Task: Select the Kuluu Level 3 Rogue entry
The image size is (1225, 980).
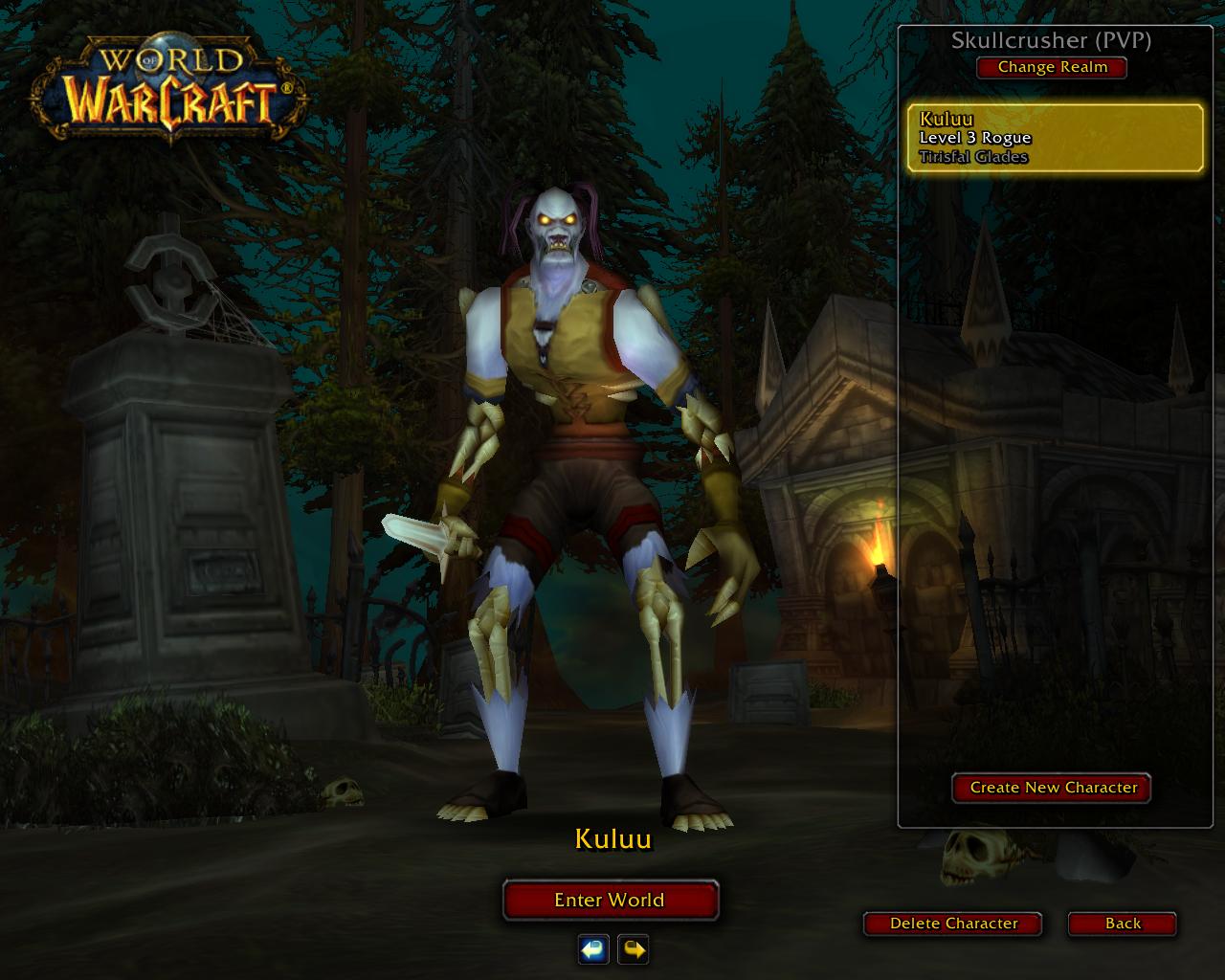Action: pos(1055,138)
